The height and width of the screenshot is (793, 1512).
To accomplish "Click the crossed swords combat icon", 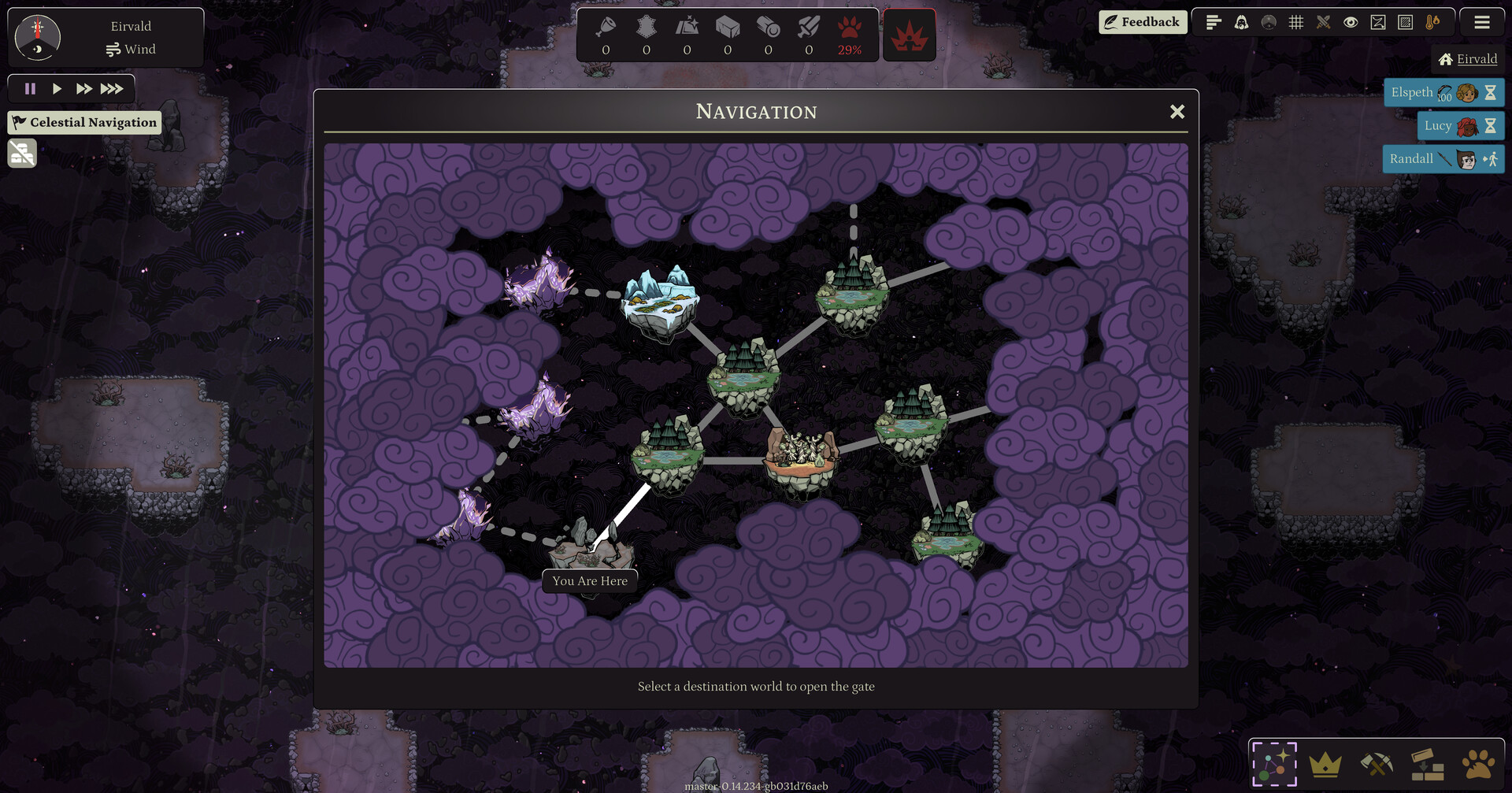I will click(x=1324, y=22).
